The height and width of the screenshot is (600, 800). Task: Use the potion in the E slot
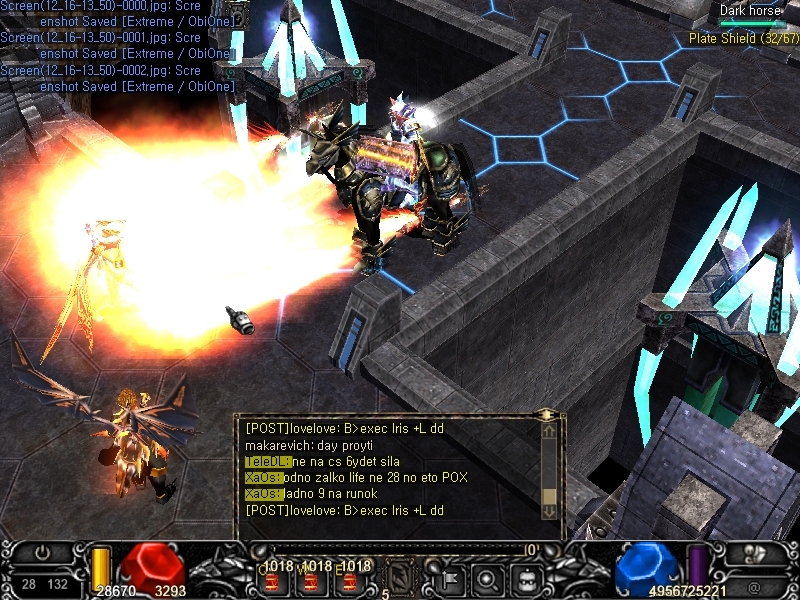click(347, 578)
